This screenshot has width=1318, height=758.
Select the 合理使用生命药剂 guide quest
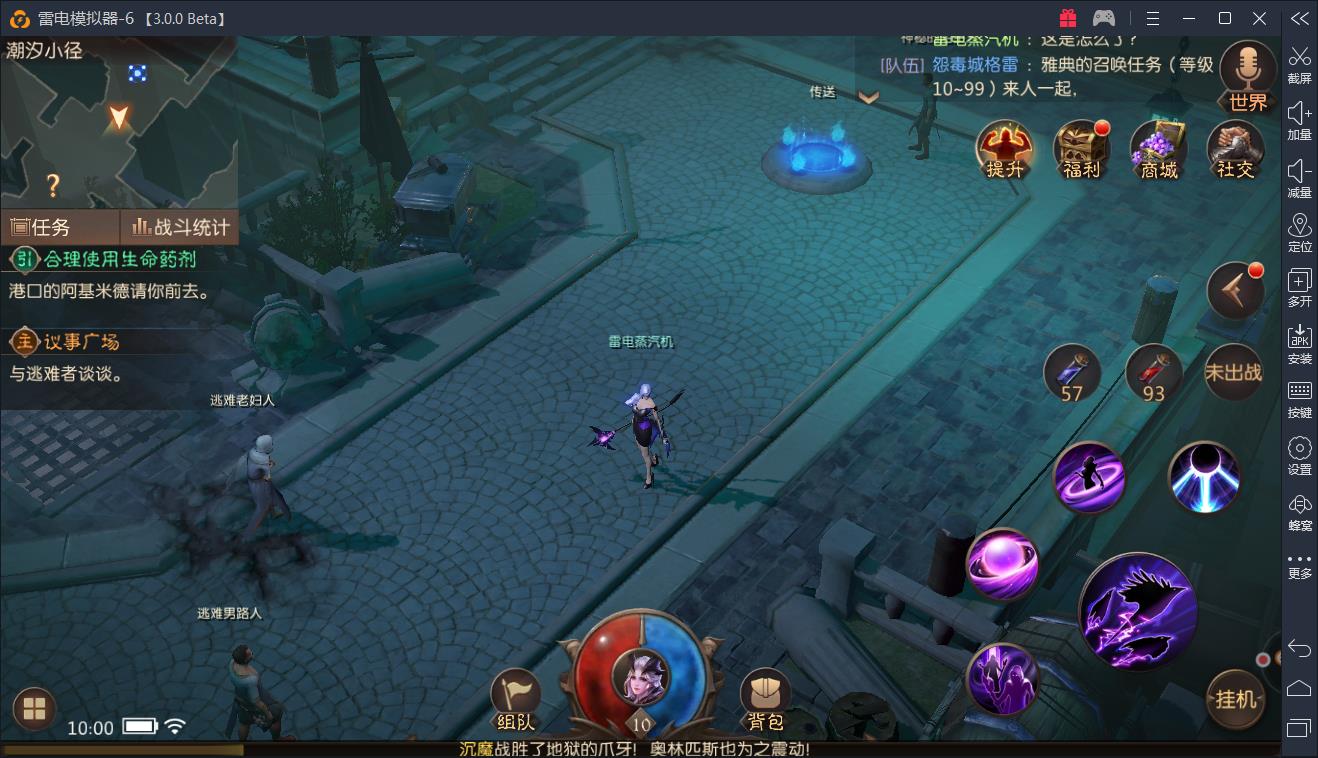pyautogui.click(x=118, y=260)
